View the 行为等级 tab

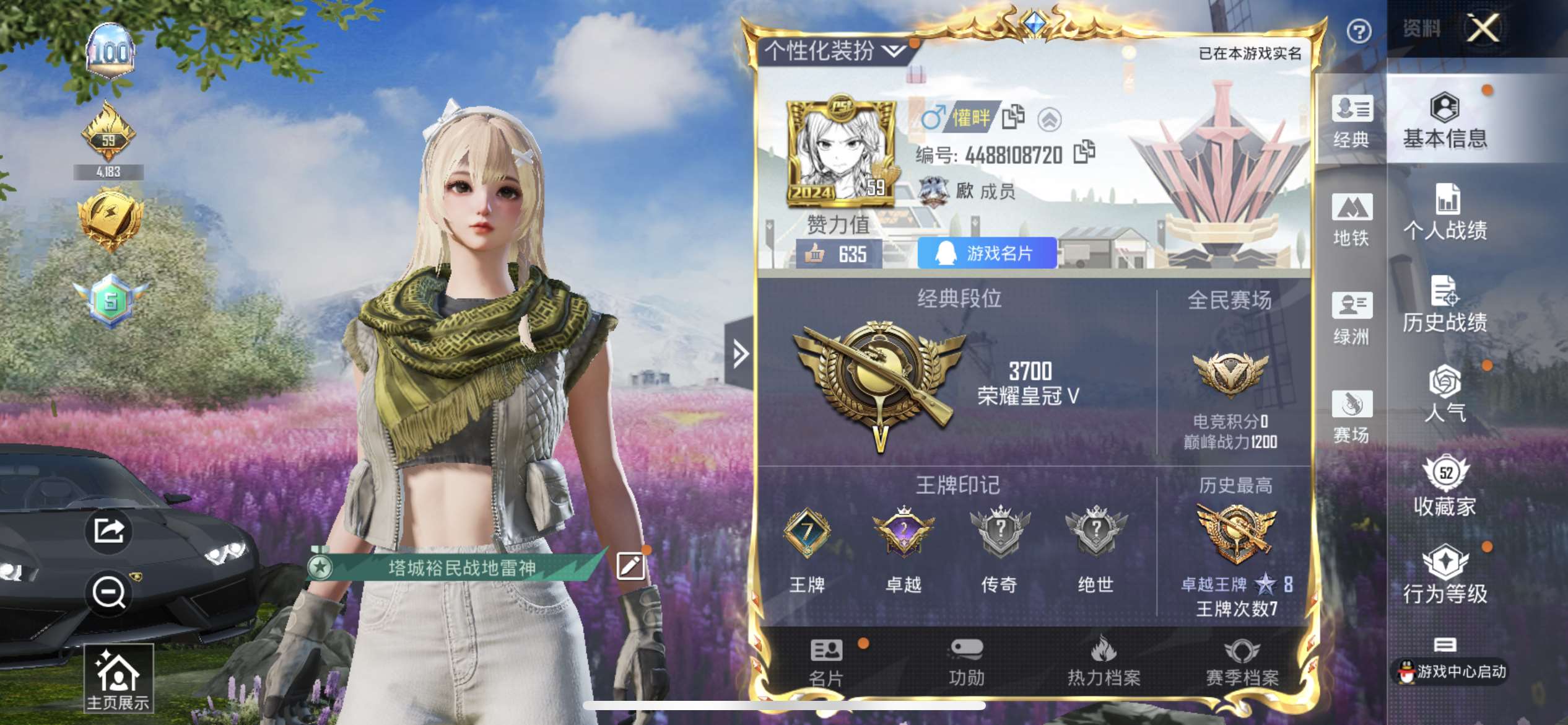pyautogui.click(x=1445, y=574)
